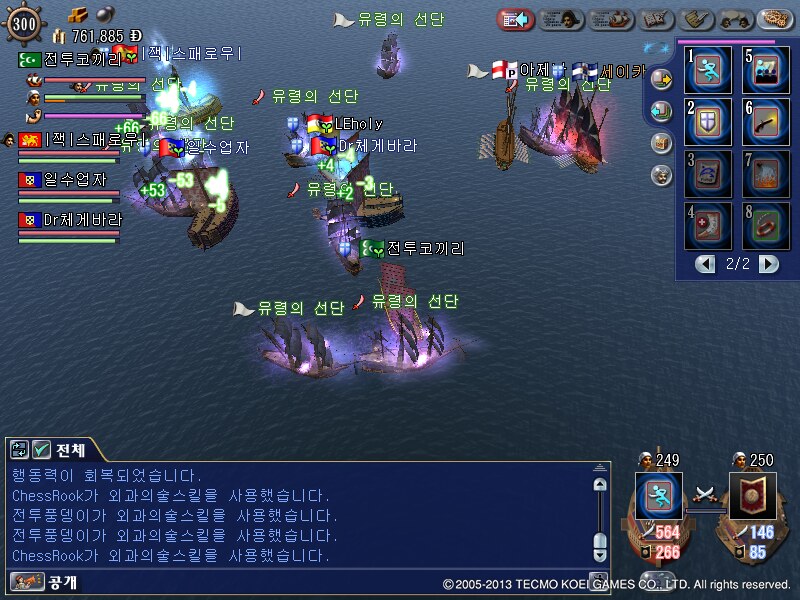
Task: Collapse the top menu bar with arrow button
Action: tap(516, 19)
